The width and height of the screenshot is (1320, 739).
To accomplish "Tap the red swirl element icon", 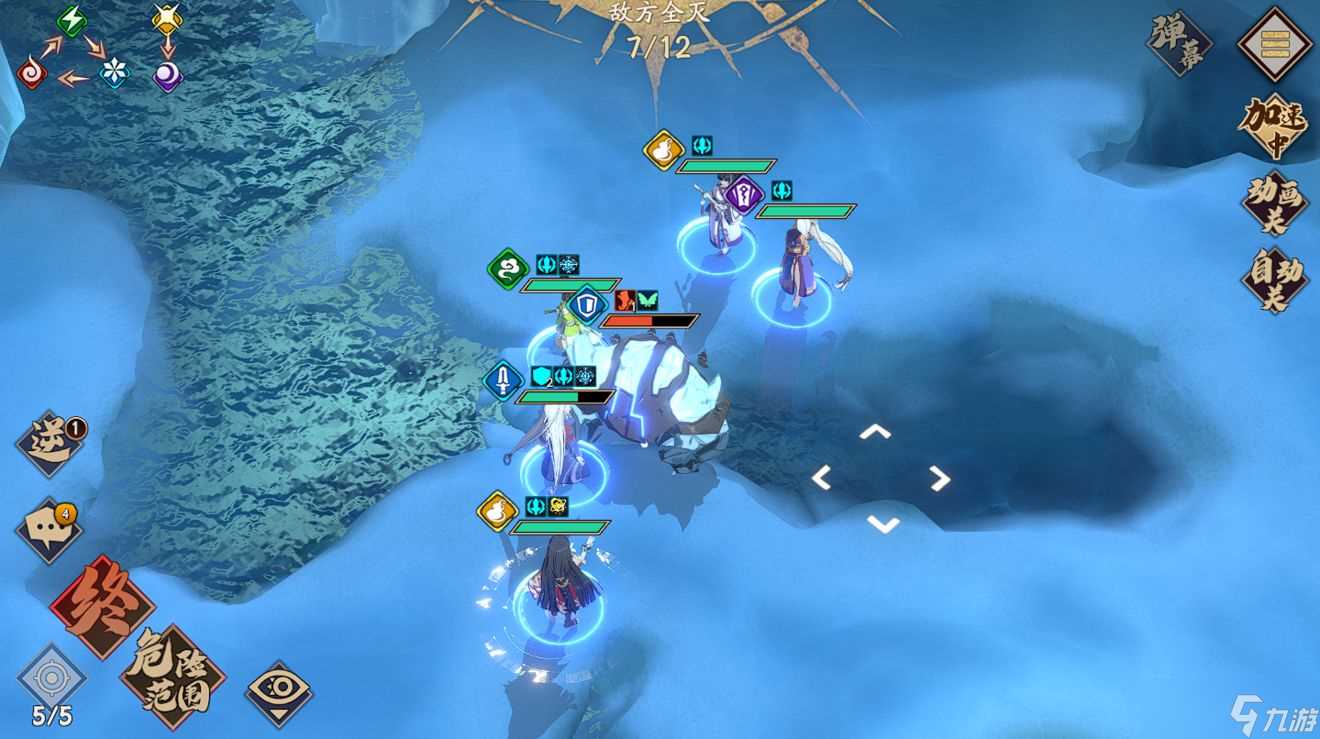I will point(31,74).
